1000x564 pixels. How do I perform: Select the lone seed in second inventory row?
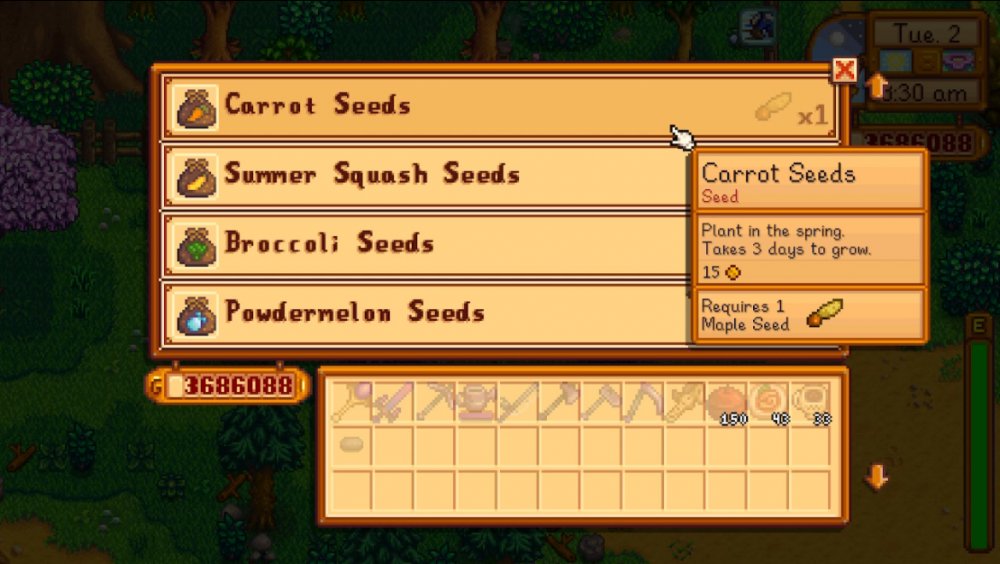(x=350, y=443)
